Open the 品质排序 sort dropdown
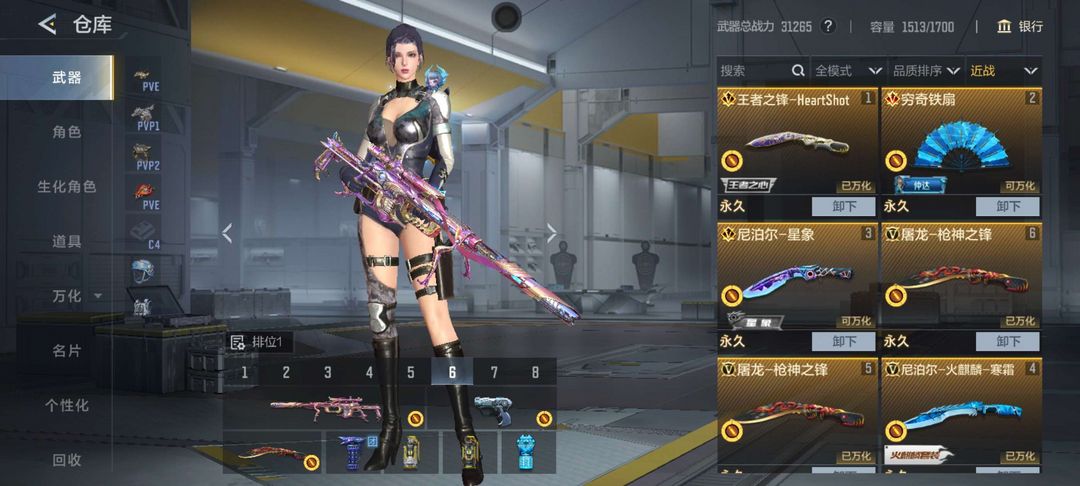 click(x=925, y=71)
